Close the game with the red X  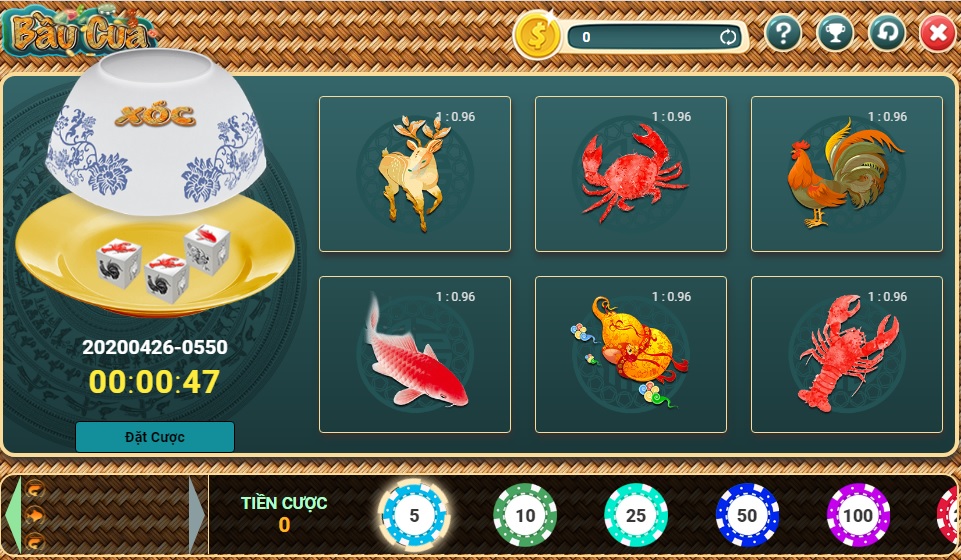click(937, 34)
